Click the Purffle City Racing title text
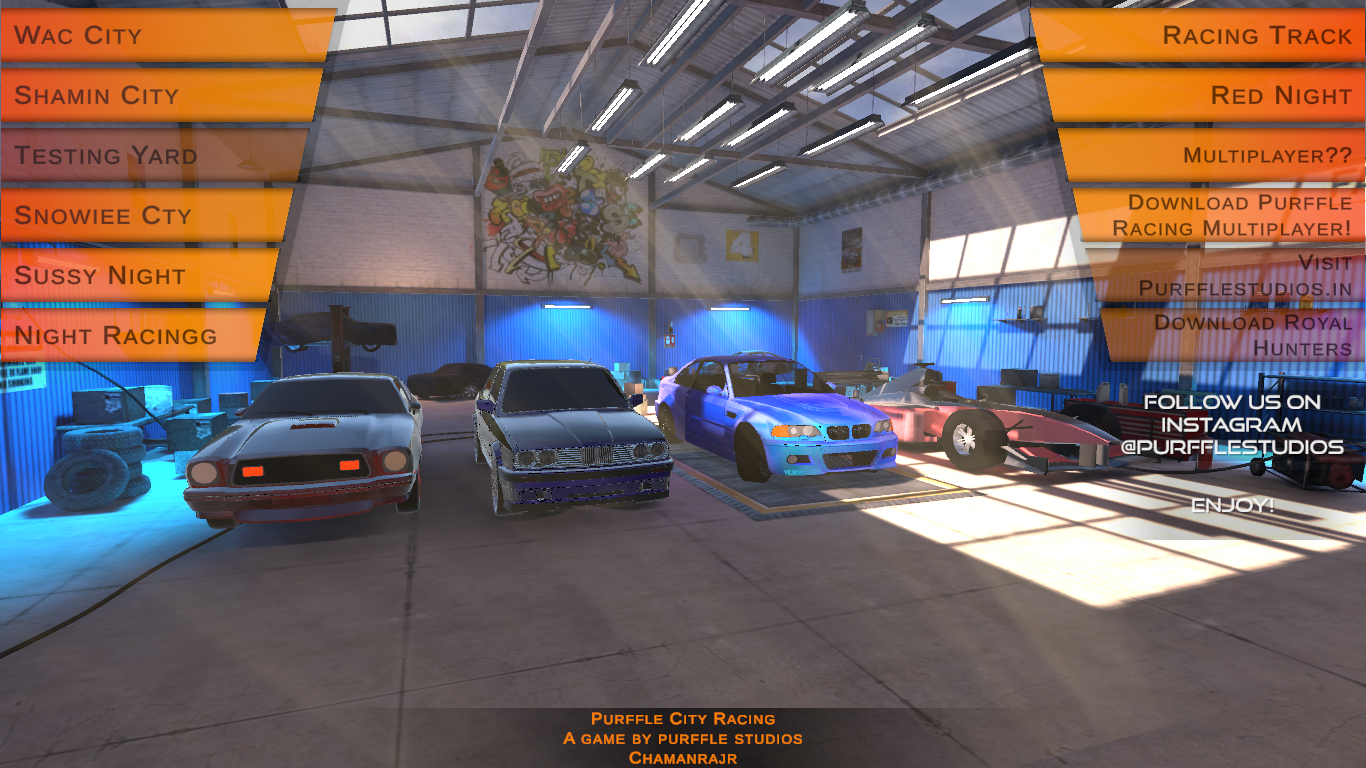The image size is (1366, 768). pyautogui.click(x=683, y=717)
